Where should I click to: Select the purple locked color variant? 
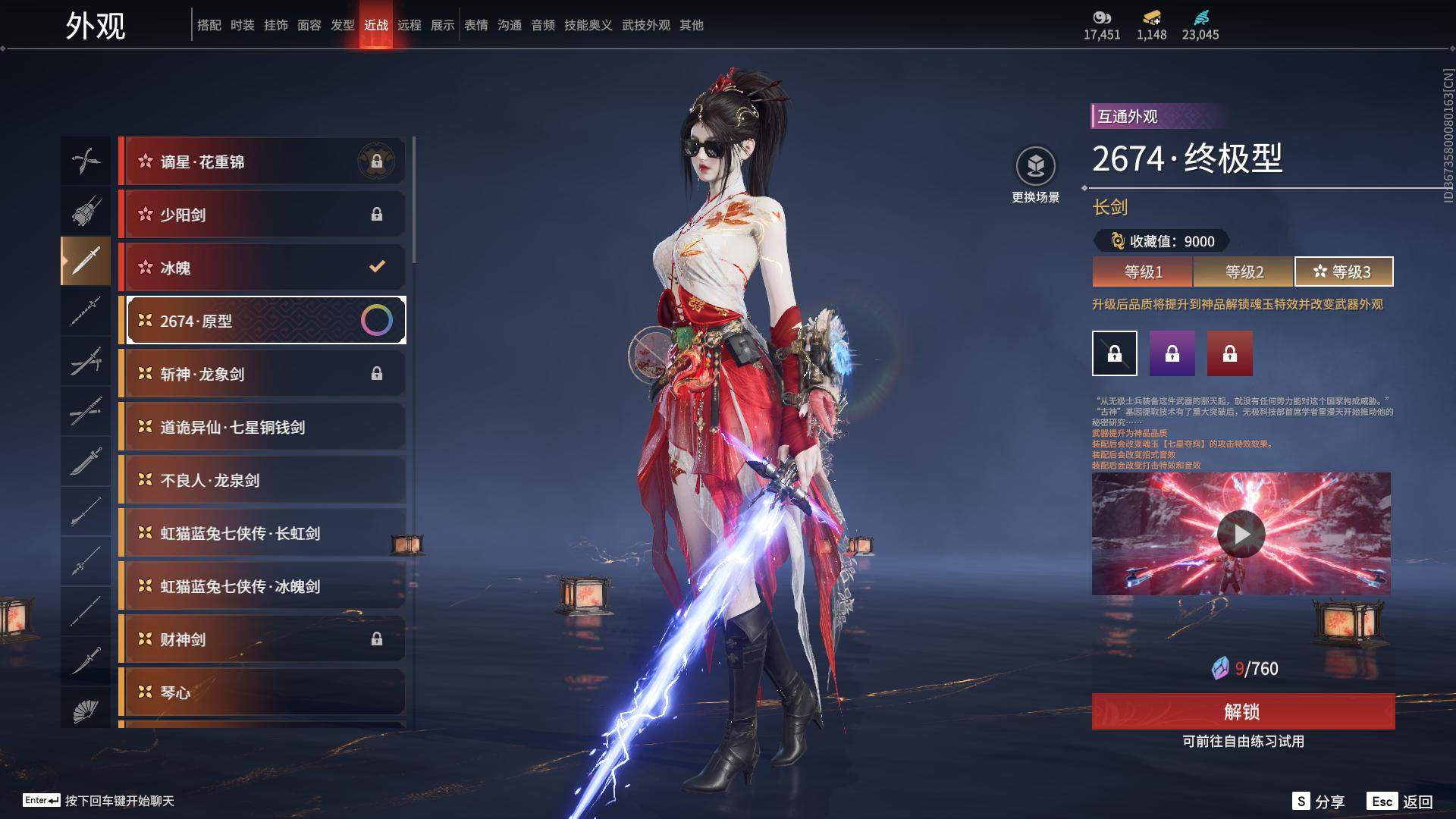[x=1172, y=353]
